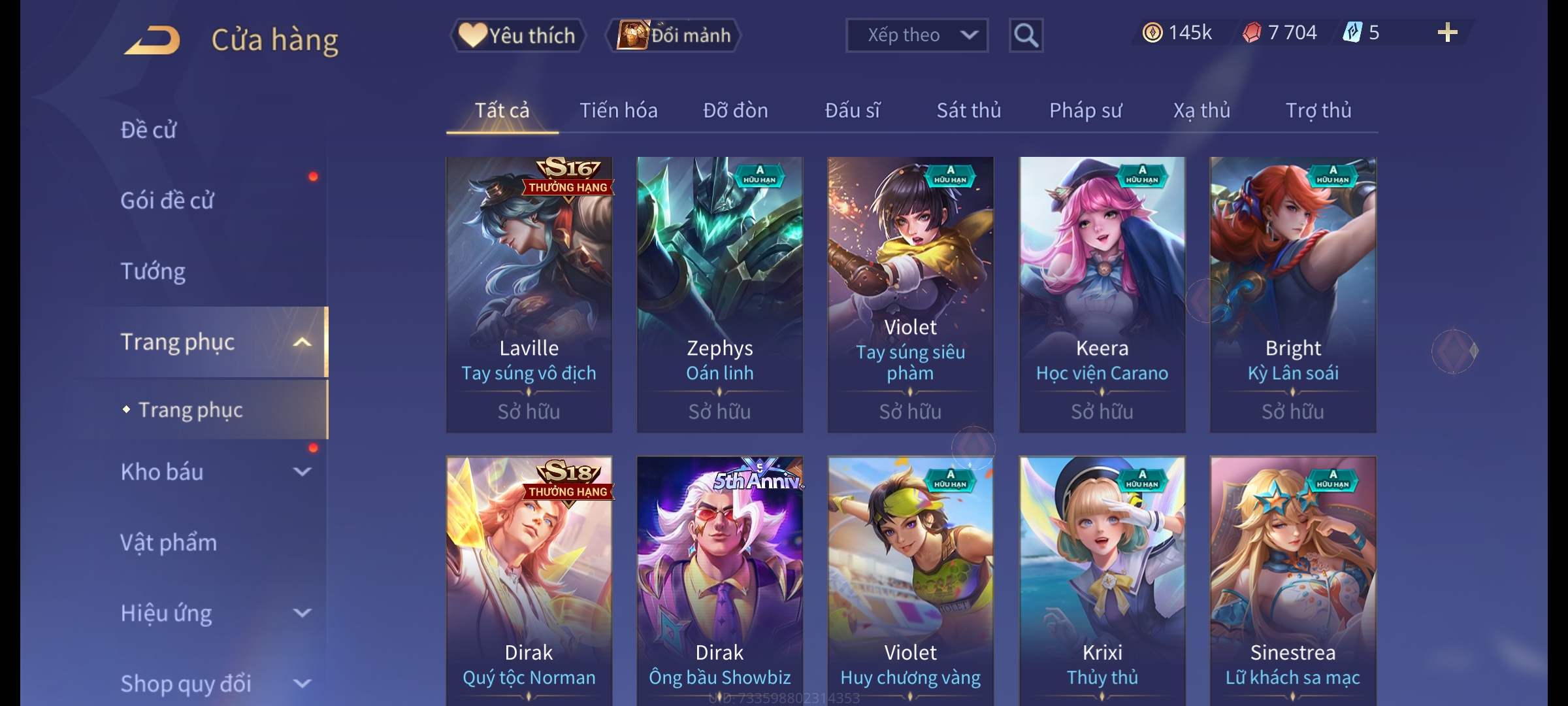This screenshot has height=706, width=1568.
Task: Select Laville Tay súng vô địch skin card
Action: (x=529, y=294)
